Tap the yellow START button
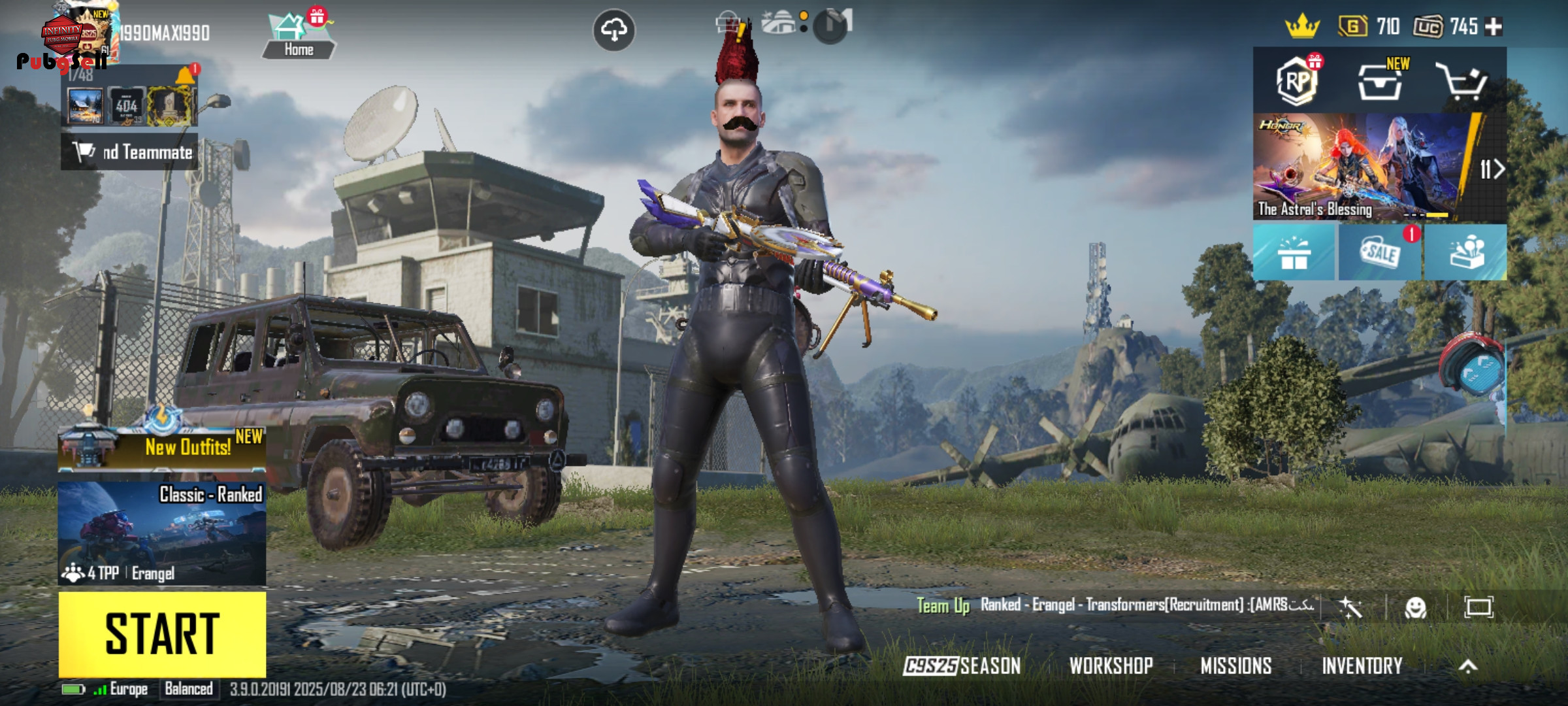This screenshot has height=706, width=1568. pyautogui.click(x=162, y=634)
